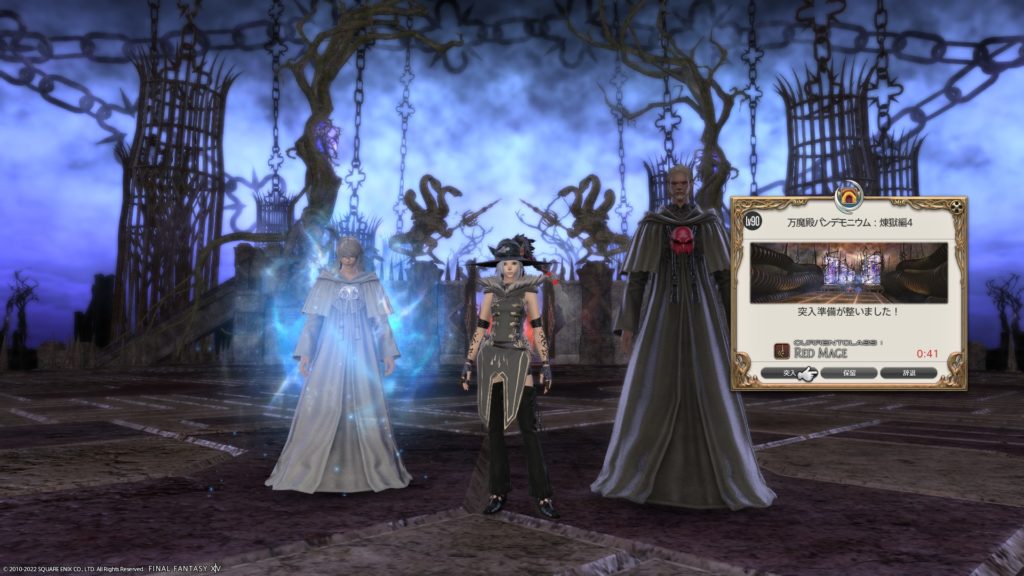Withdraw from the duty using 辞退
The image size is (1024, 576).
coord(909,373)
